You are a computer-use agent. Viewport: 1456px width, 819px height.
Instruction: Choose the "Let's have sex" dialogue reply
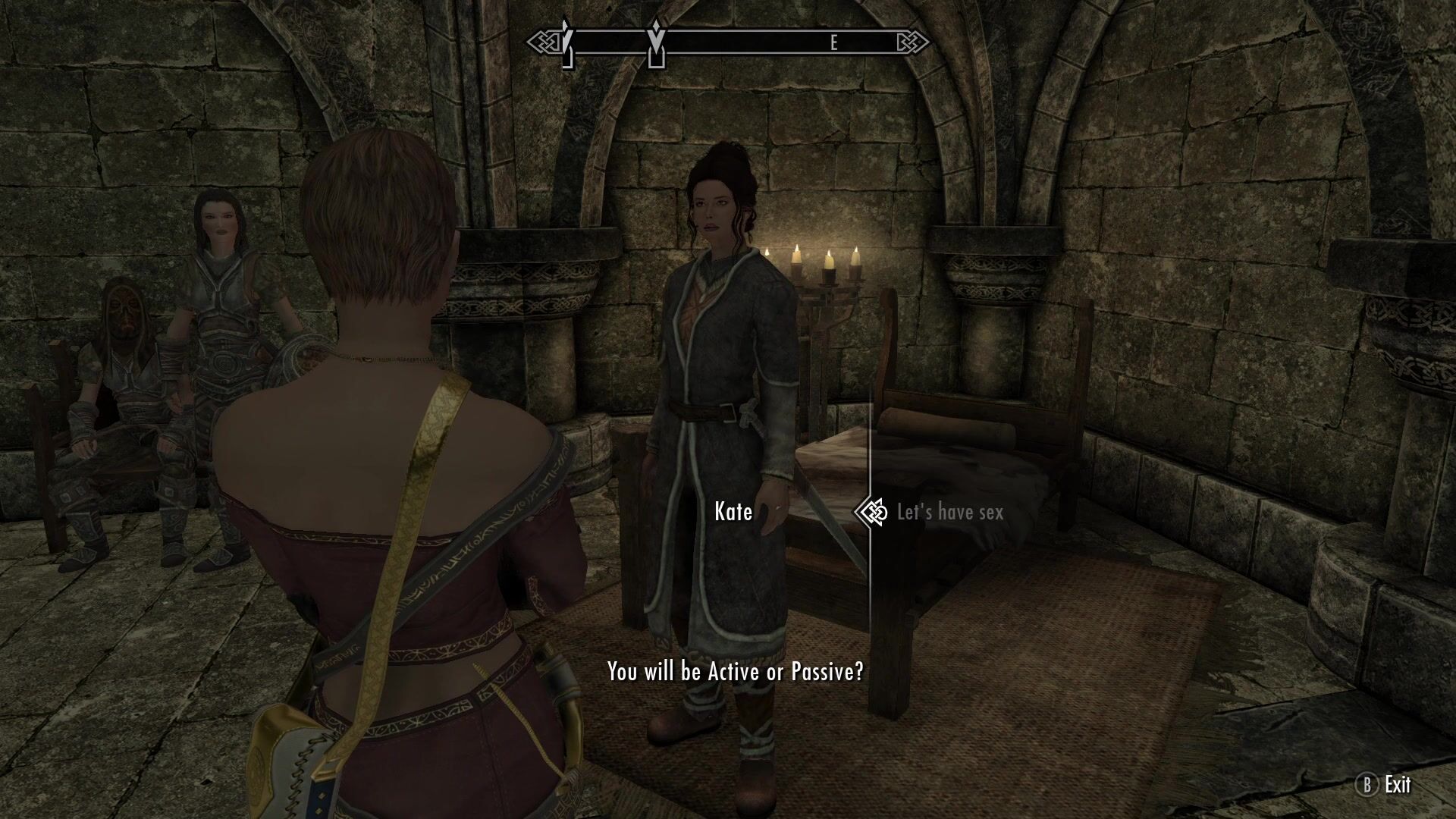pyautogui.click(x=949, y=513)
